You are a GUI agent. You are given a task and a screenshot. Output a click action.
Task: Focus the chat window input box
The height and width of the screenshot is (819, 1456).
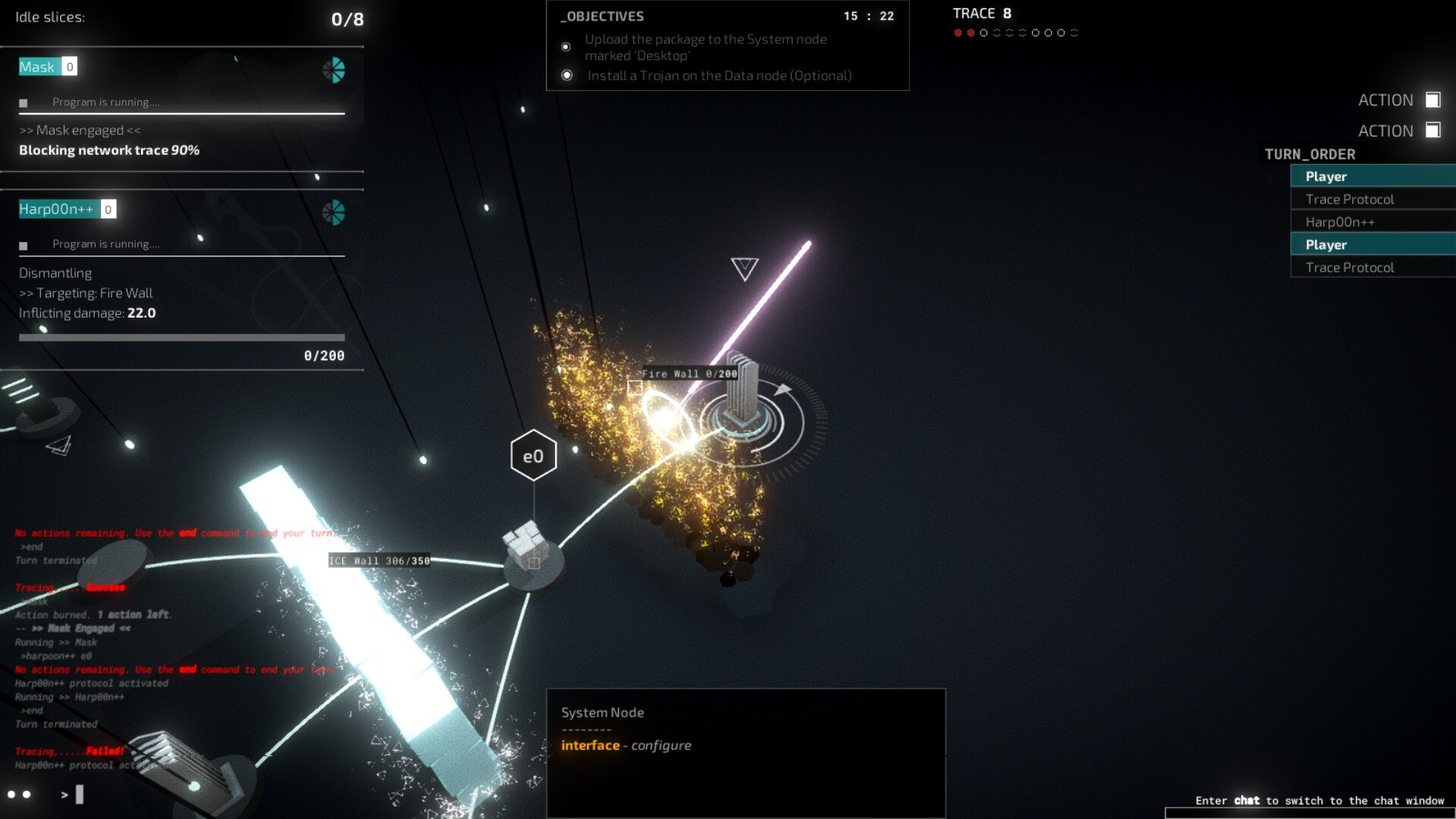tap(1310, 813)
